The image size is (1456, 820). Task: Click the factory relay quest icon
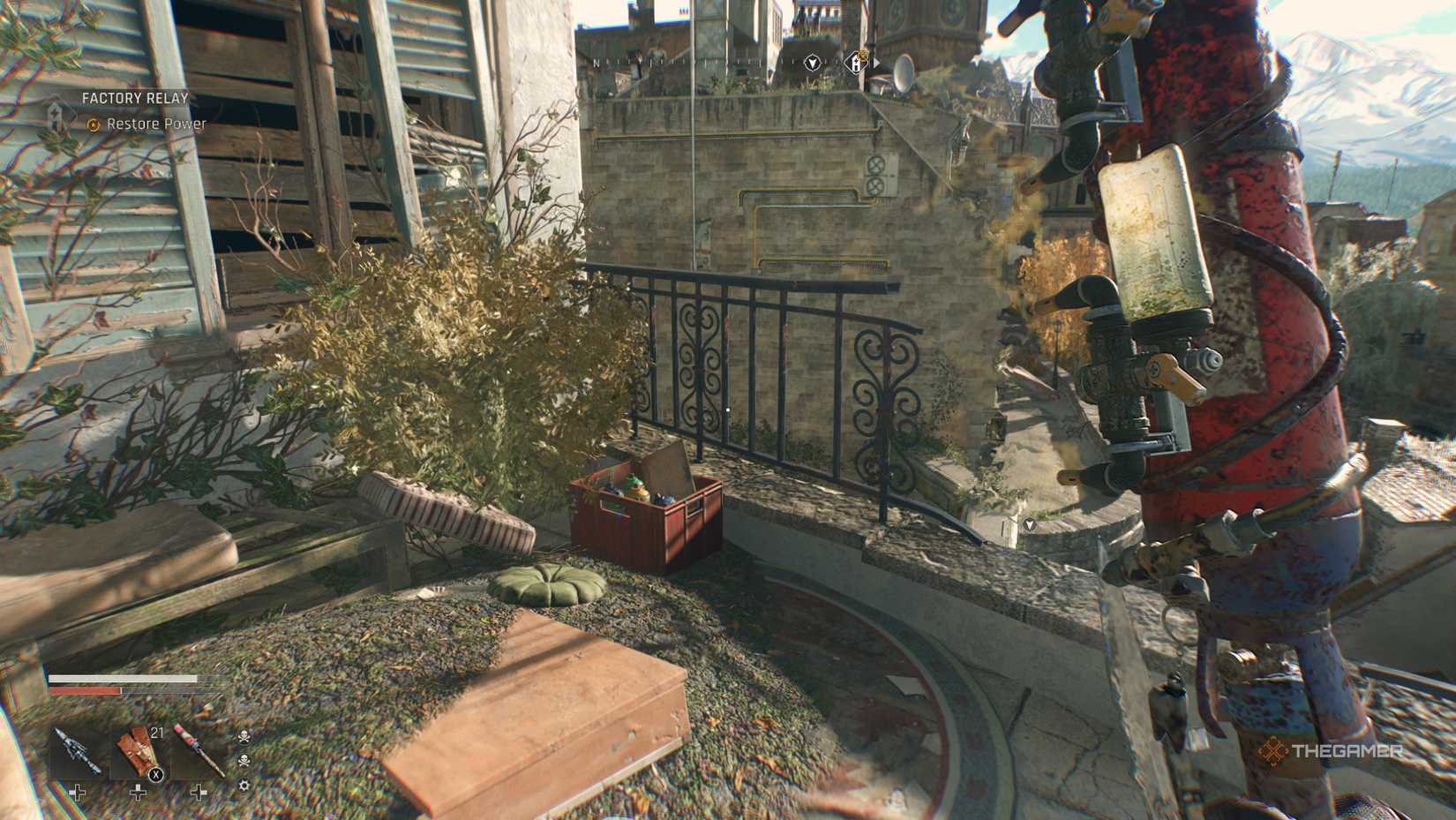[56, 115]
